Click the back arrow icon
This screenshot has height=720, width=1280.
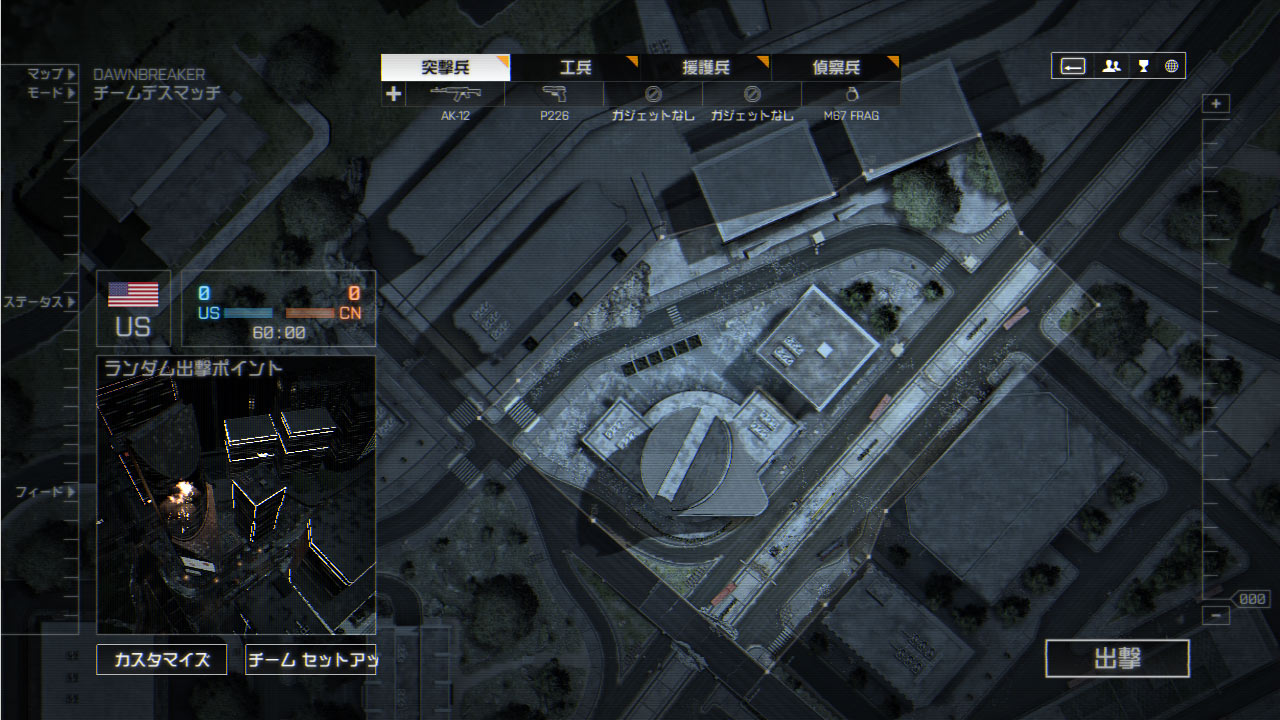click(x=1073, y=66)
